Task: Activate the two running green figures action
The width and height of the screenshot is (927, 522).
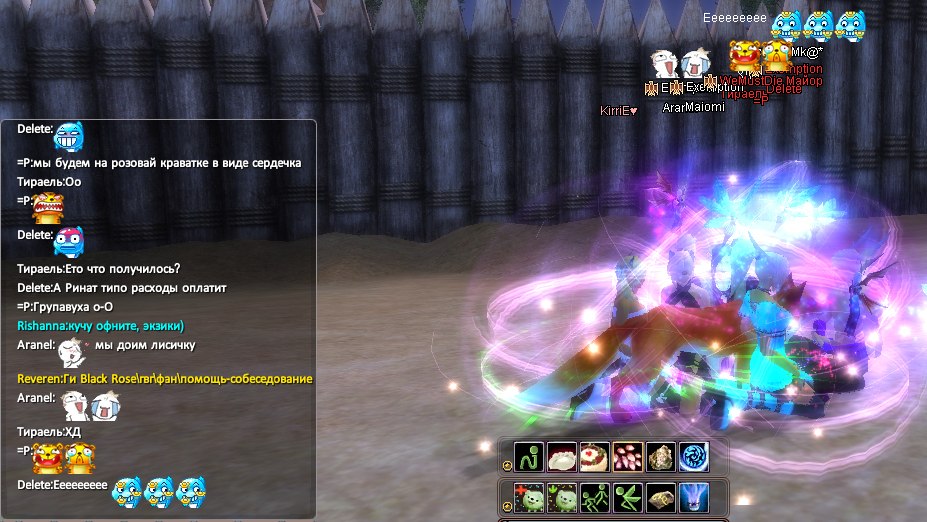Action: (595, 496)
